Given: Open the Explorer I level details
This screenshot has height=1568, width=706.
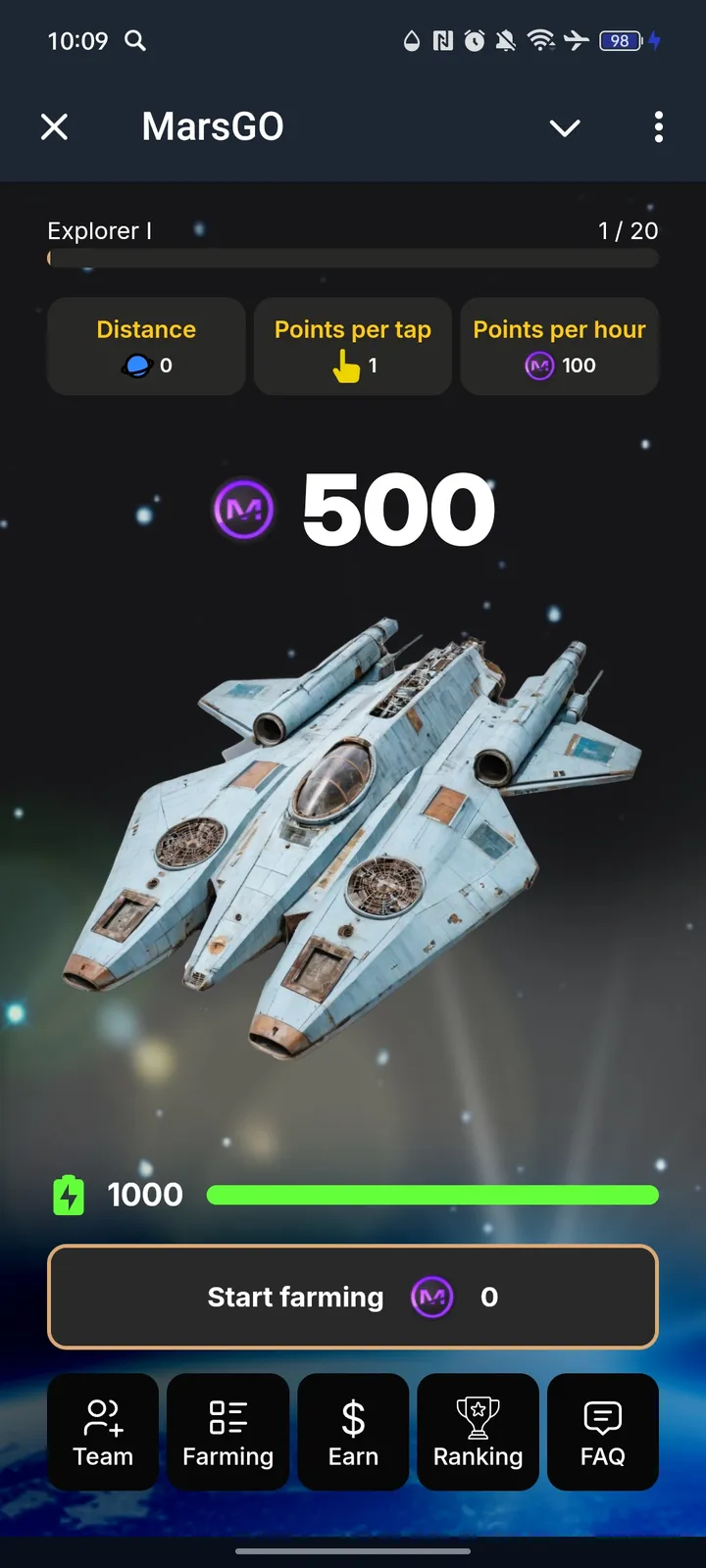Looking at the screenshot, I should tap(100, 231).
